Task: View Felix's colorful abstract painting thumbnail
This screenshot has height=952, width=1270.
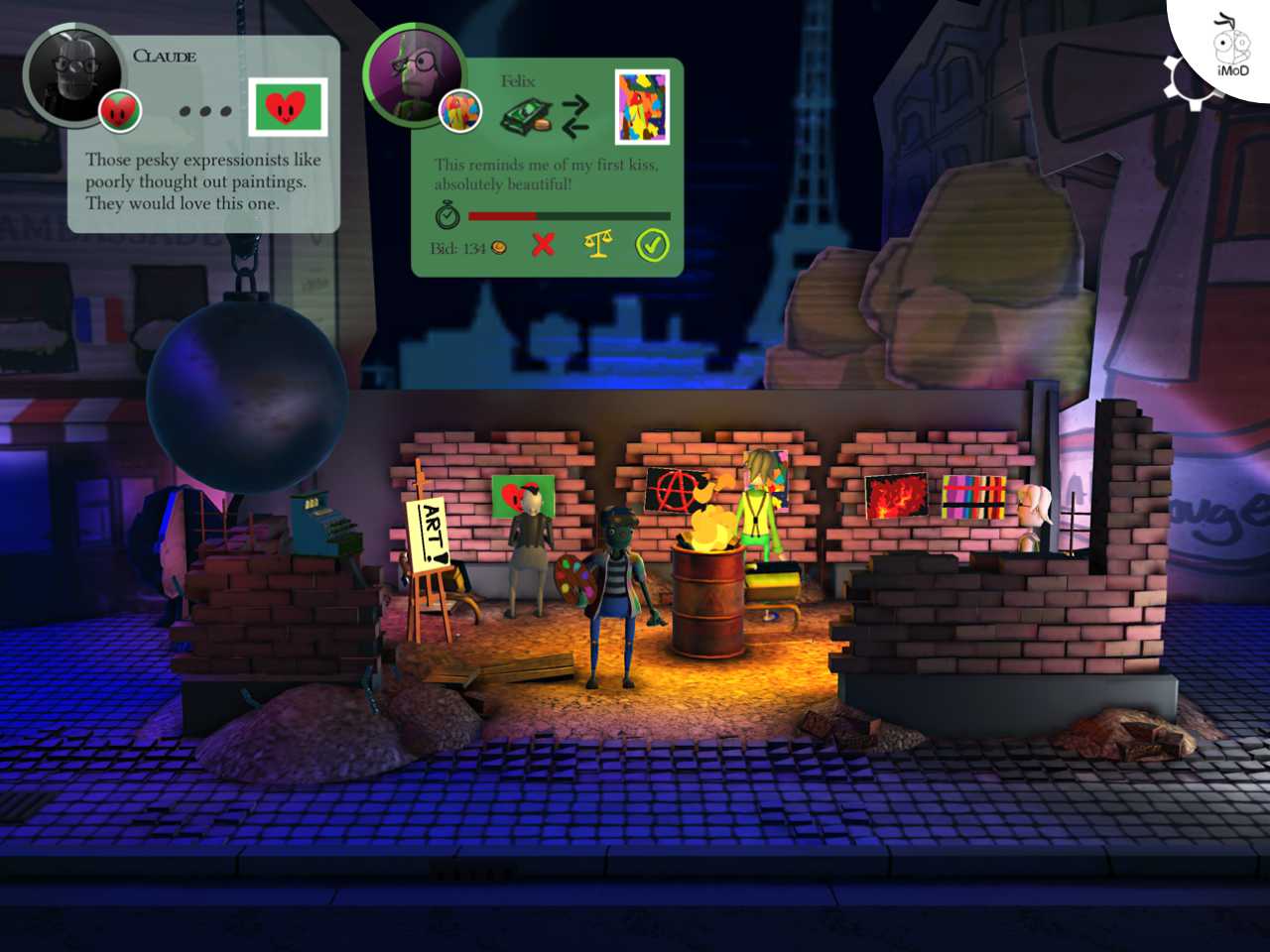Action: click(x=641, y=107)
